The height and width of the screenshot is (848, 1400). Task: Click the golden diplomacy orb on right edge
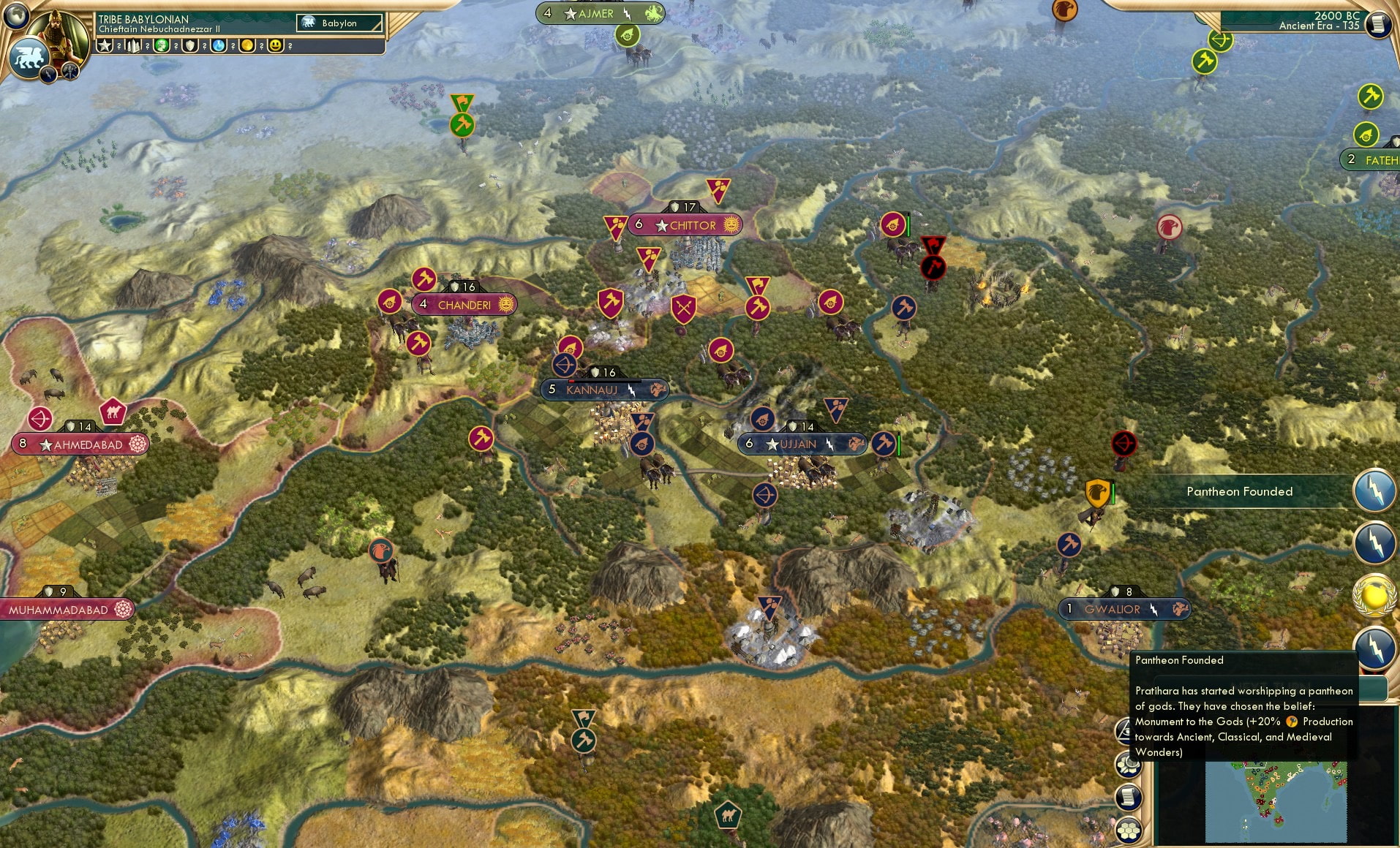tap(1374, 594)
